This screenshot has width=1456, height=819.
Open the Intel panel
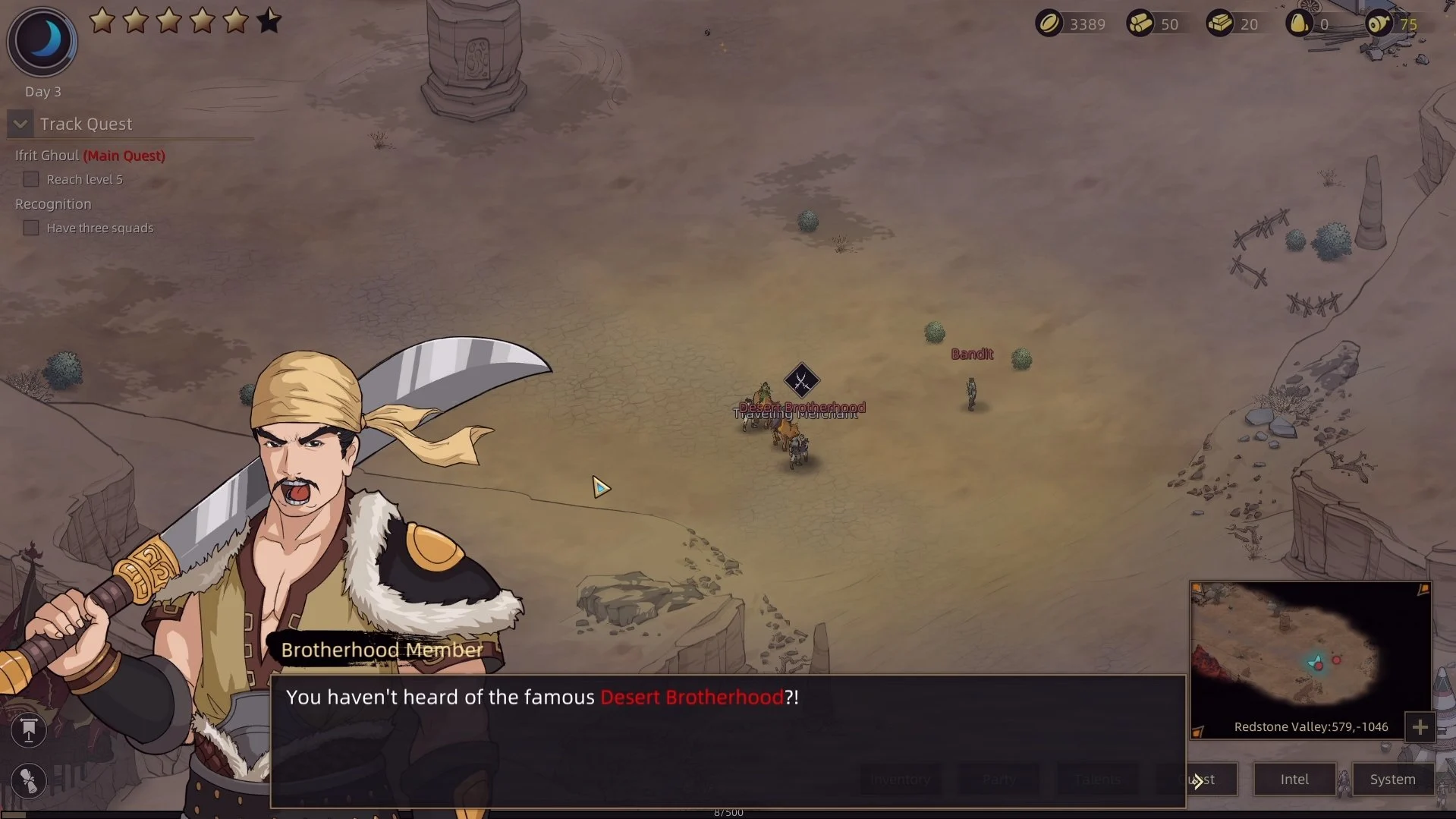click(x=1294, y=780)
